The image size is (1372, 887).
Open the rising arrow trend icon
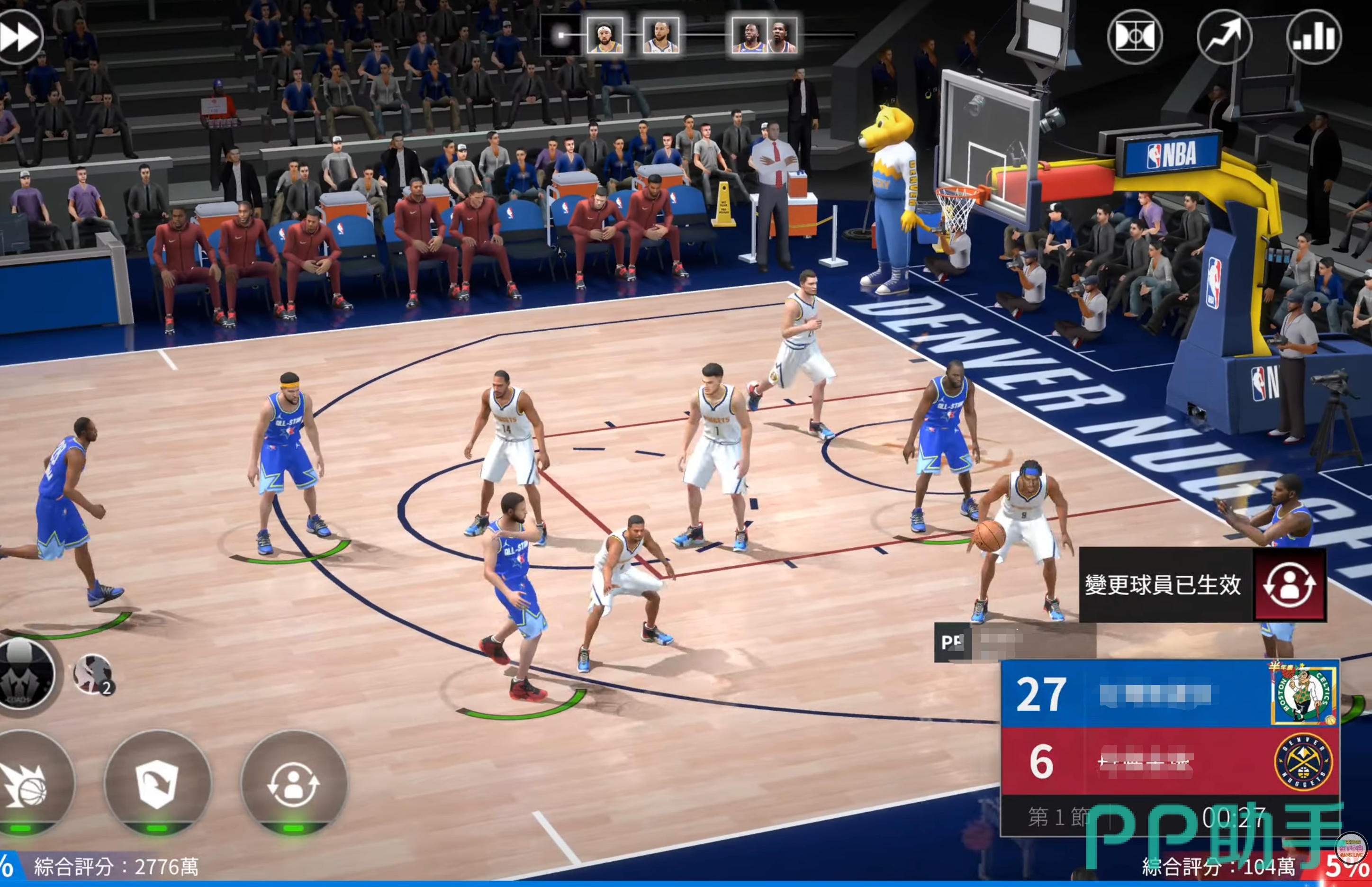[x=1224, y=37]
